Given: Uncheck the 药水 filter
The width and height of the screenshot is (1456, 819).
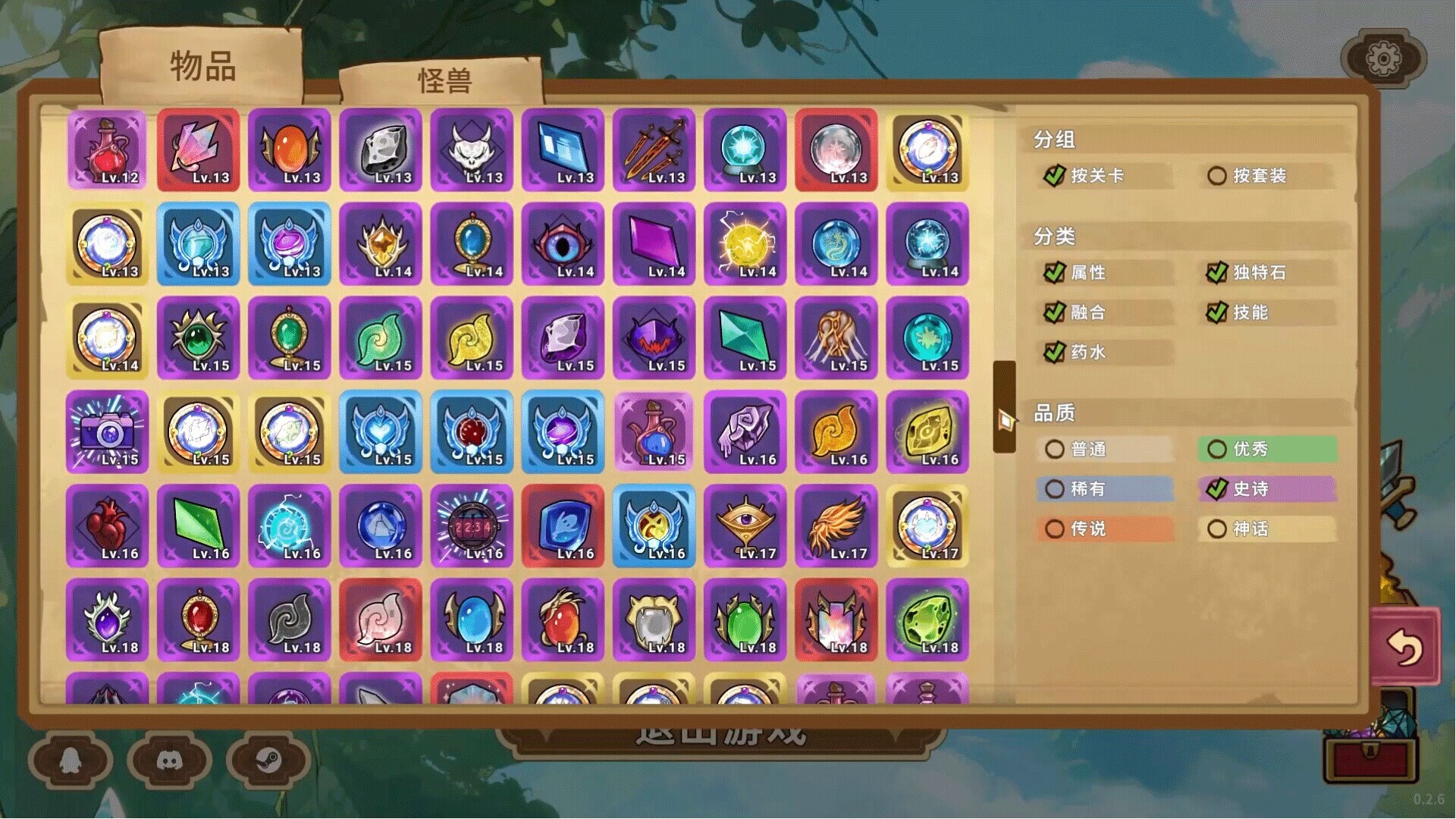Looking at the screenshot, I should pyautogui.click(x=1053, y=352).
